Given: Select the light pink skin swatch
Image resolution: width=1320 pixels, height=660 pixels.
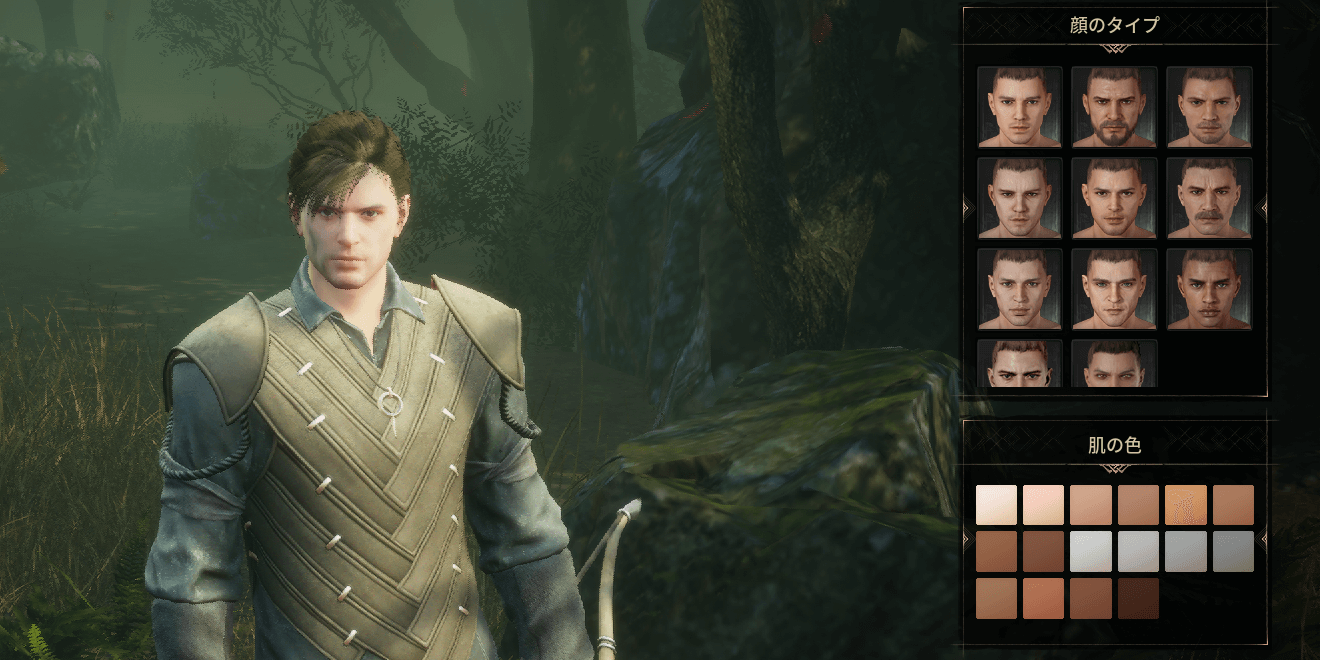Looking at the screenshot, I should [x=1043, y=505].
